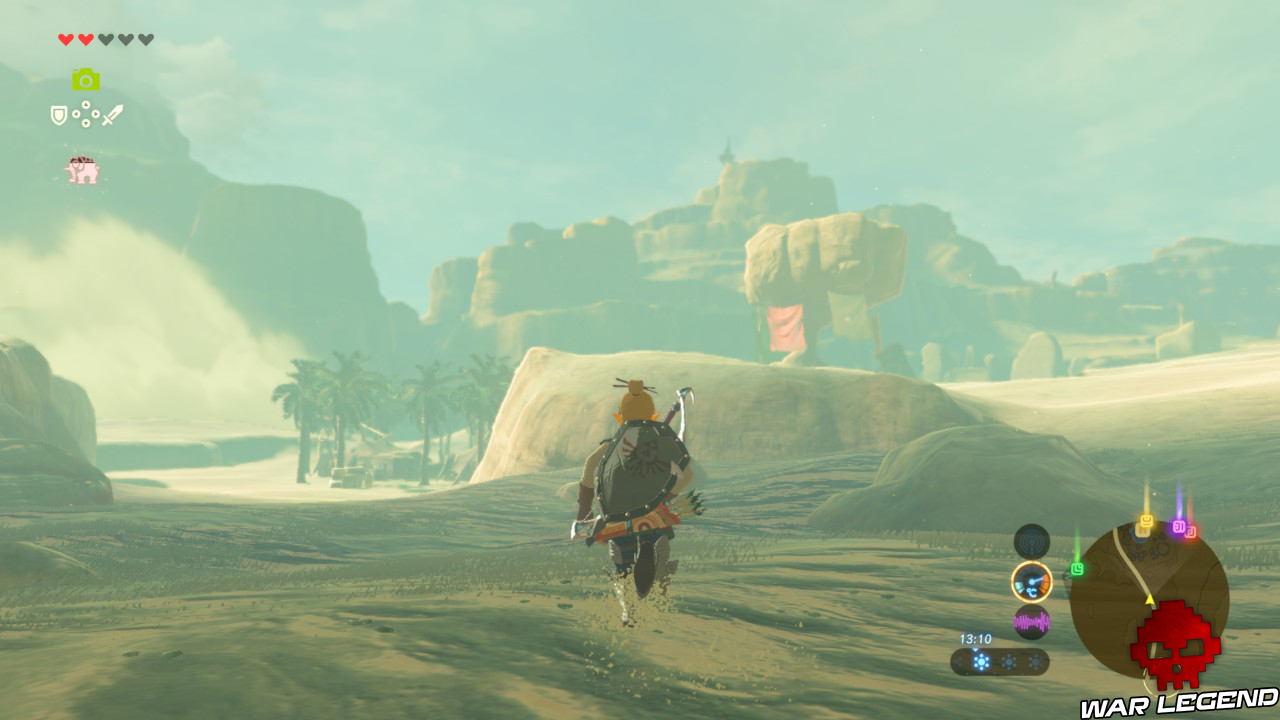Viewport: 1280px width, 720px height.
Task: Click the shield icon left of the d-pad
Action: tap(58, 113)
